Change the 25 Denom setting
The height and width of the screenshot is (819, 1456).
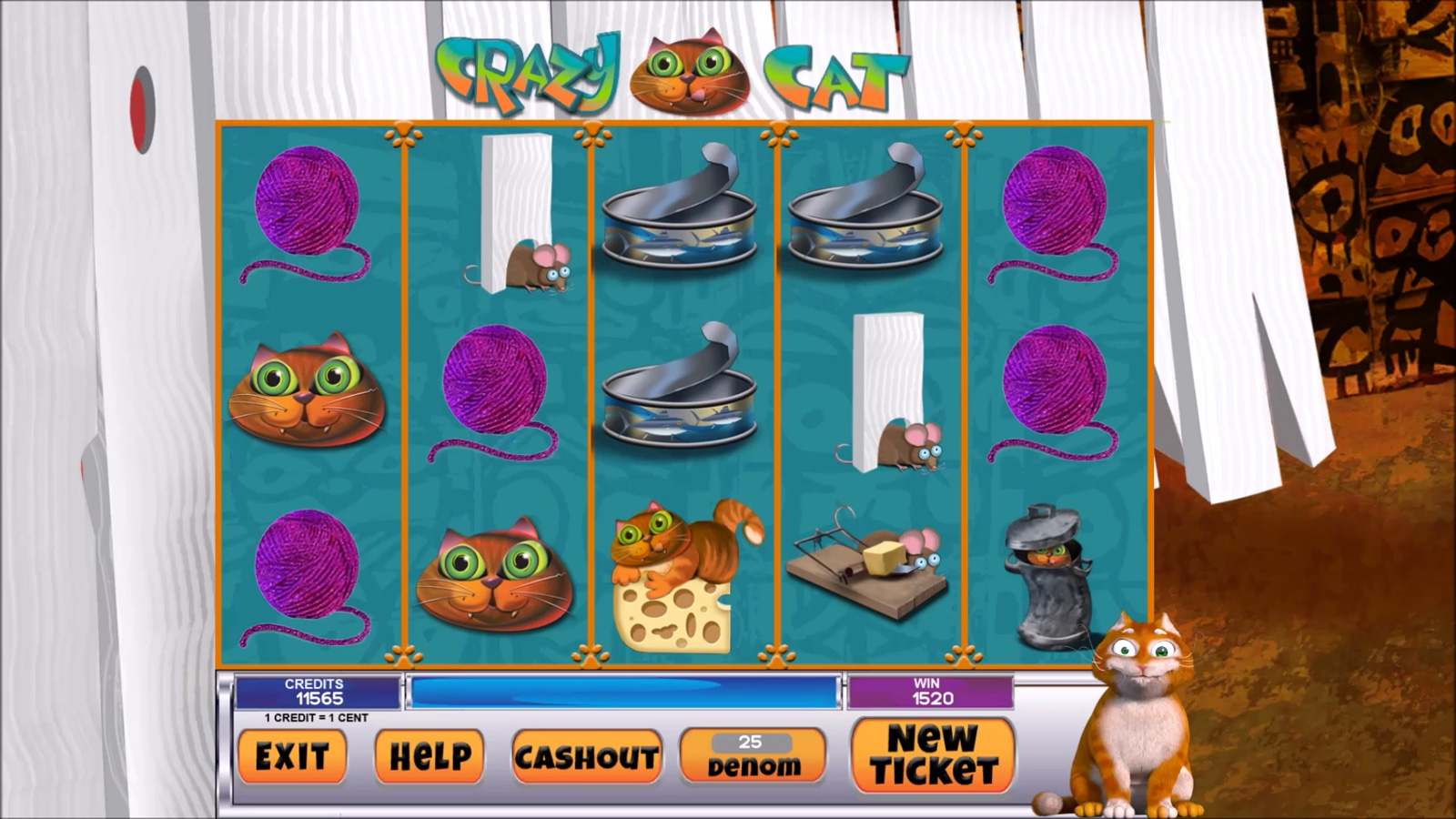(753, 755)
